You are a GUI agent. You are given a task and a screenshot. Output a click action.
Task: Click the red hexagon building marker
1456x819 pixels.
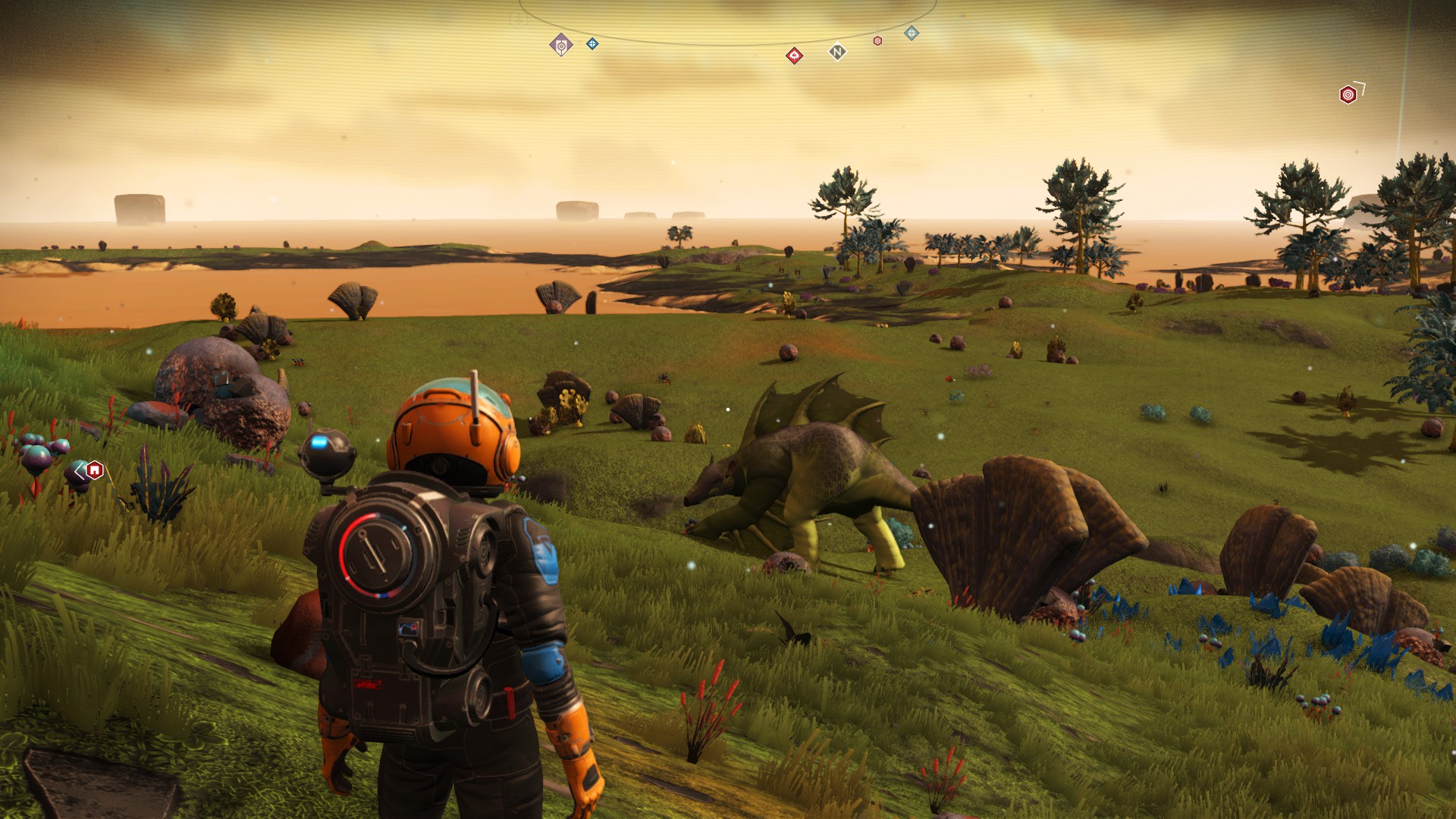tap(94, 470)
